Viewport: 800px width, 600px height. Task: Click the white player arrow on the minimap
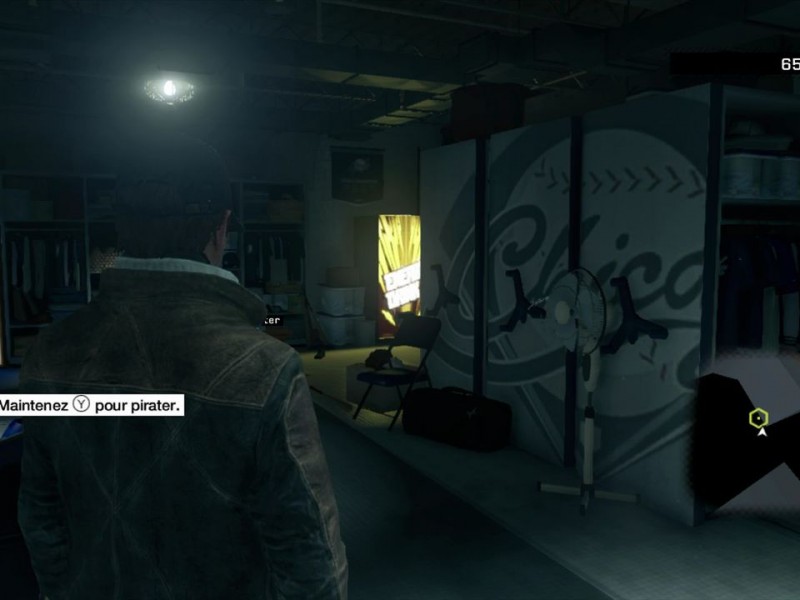tap(762, 433)
